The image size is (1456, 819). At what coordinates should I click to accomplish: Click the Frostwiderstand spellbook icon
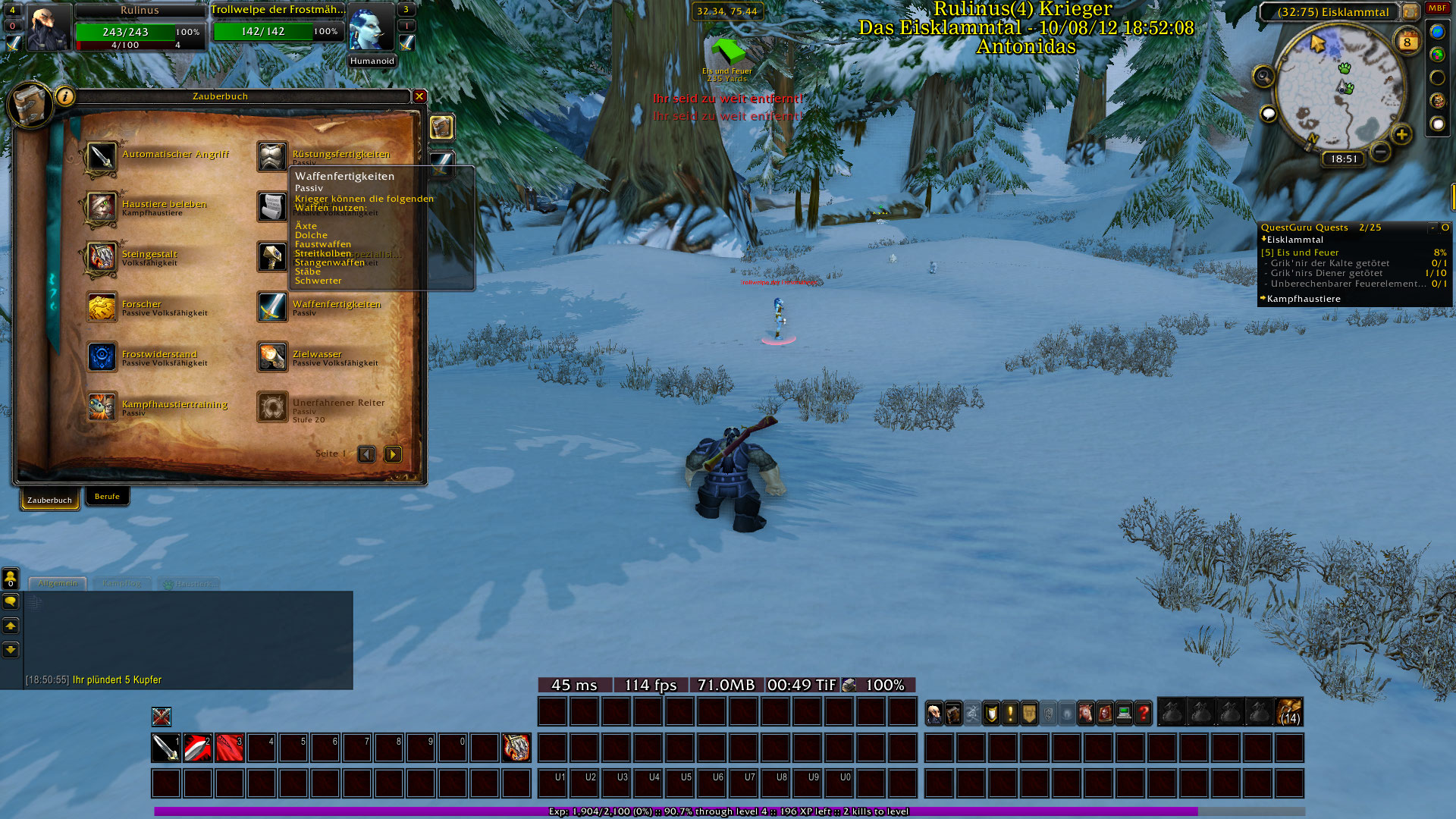click(102, 357)
